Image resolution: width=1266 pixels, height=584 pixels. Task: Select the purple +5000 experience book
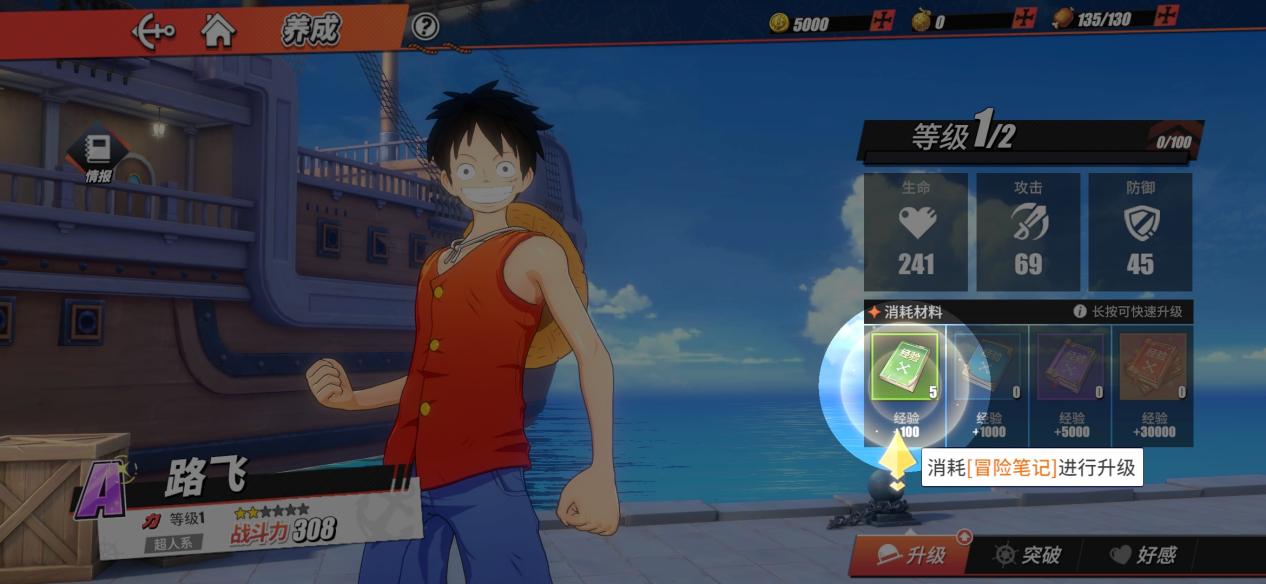(x=1071, y=367)
